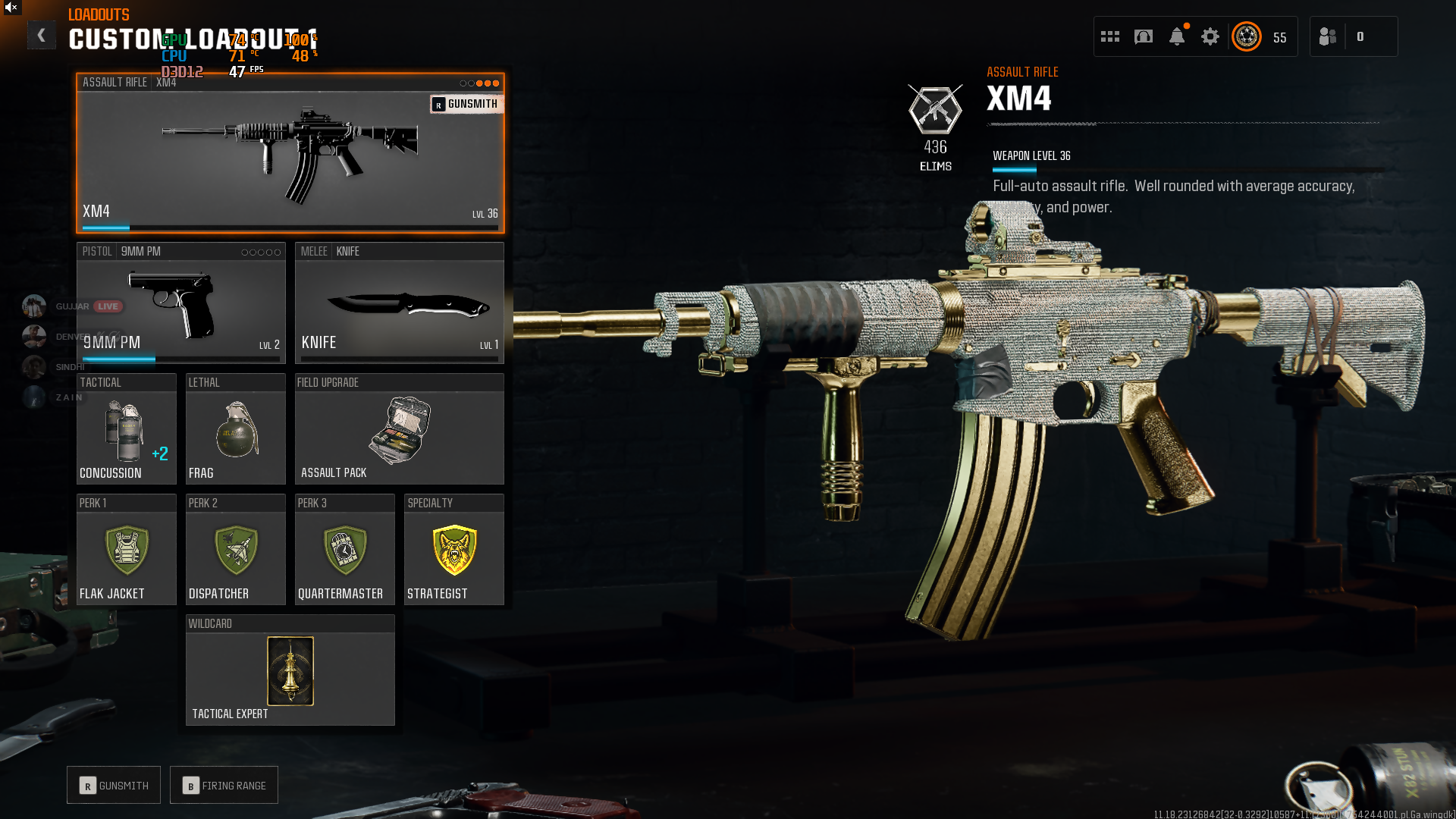
Task: Open the social friends panel
Action: point(1329,36)
